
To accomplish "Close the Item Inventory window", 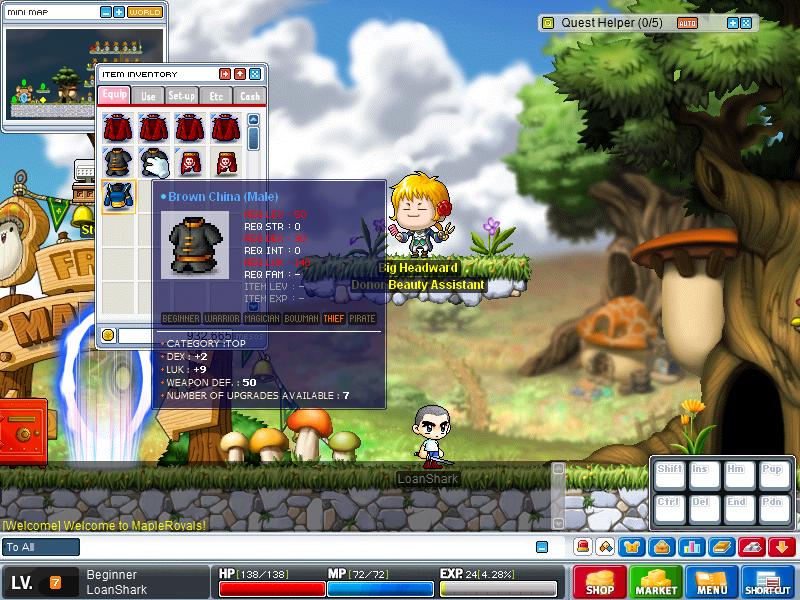I will point(255,74).
